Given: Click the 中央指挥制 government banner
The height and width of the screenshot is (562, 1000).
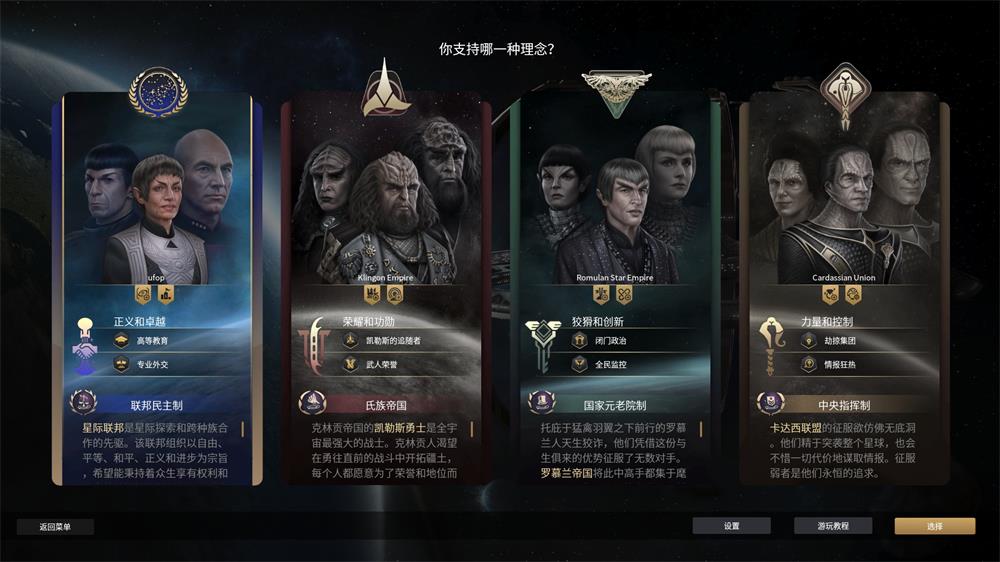Looking at the screenshot, I should [843, 406].
